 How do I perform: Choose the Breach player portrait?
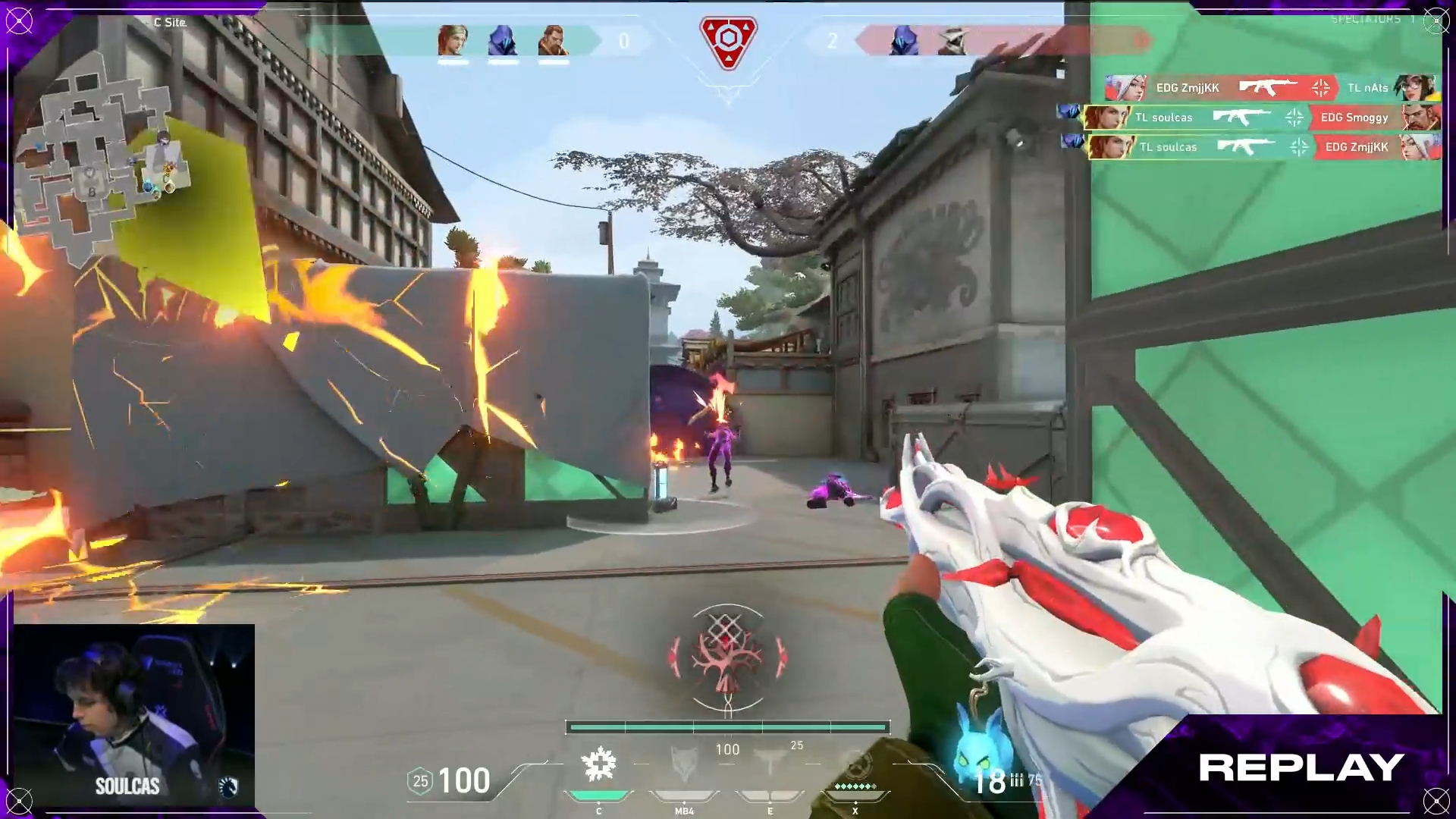click(x=553, y=41)
